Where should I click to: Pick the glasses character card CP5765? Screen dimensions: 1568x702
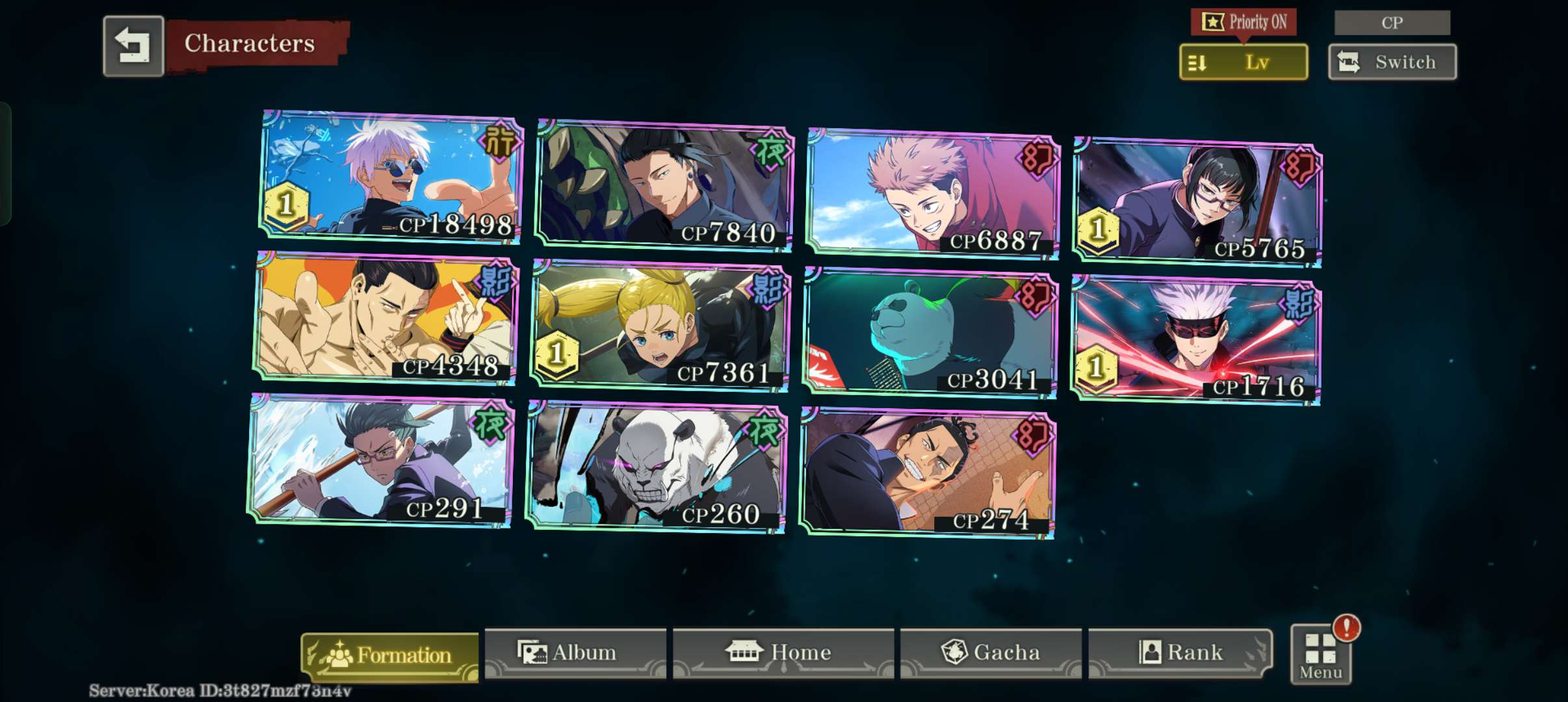(1197, 202)
